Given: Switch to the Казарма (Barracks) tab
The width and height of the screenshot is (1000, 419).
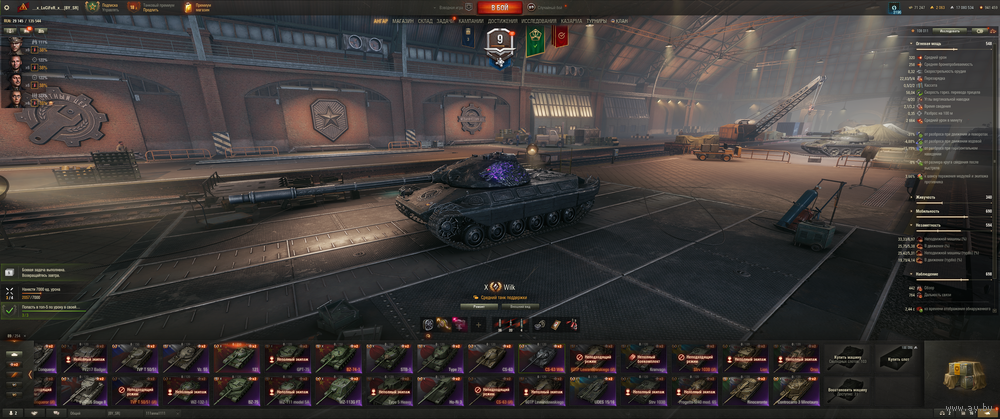Looking at the screenshot, I should pyautogui.click(x=572, y=20).
